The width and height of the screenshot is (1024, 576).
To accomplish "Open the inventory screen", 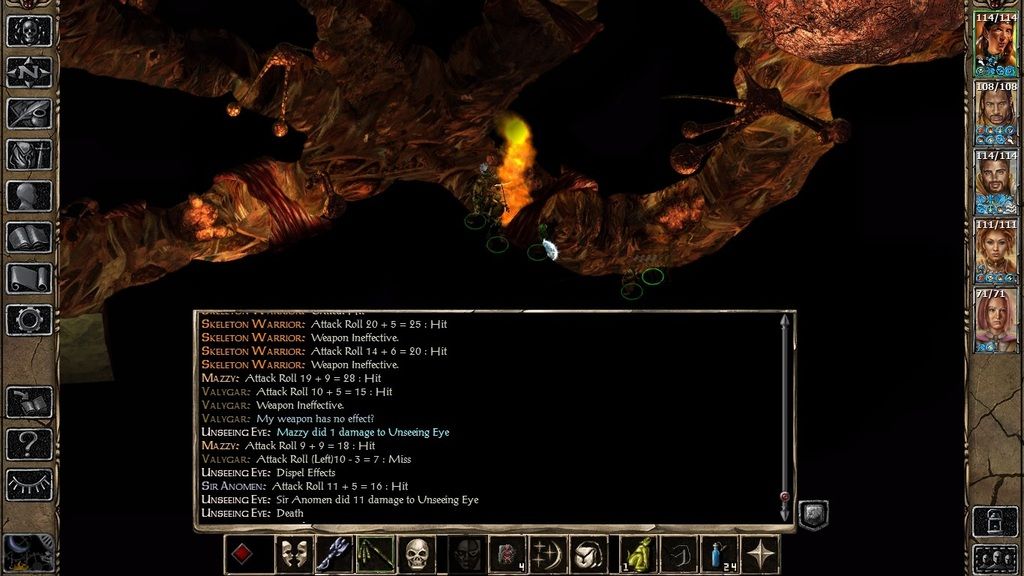I will coord(29,155).
